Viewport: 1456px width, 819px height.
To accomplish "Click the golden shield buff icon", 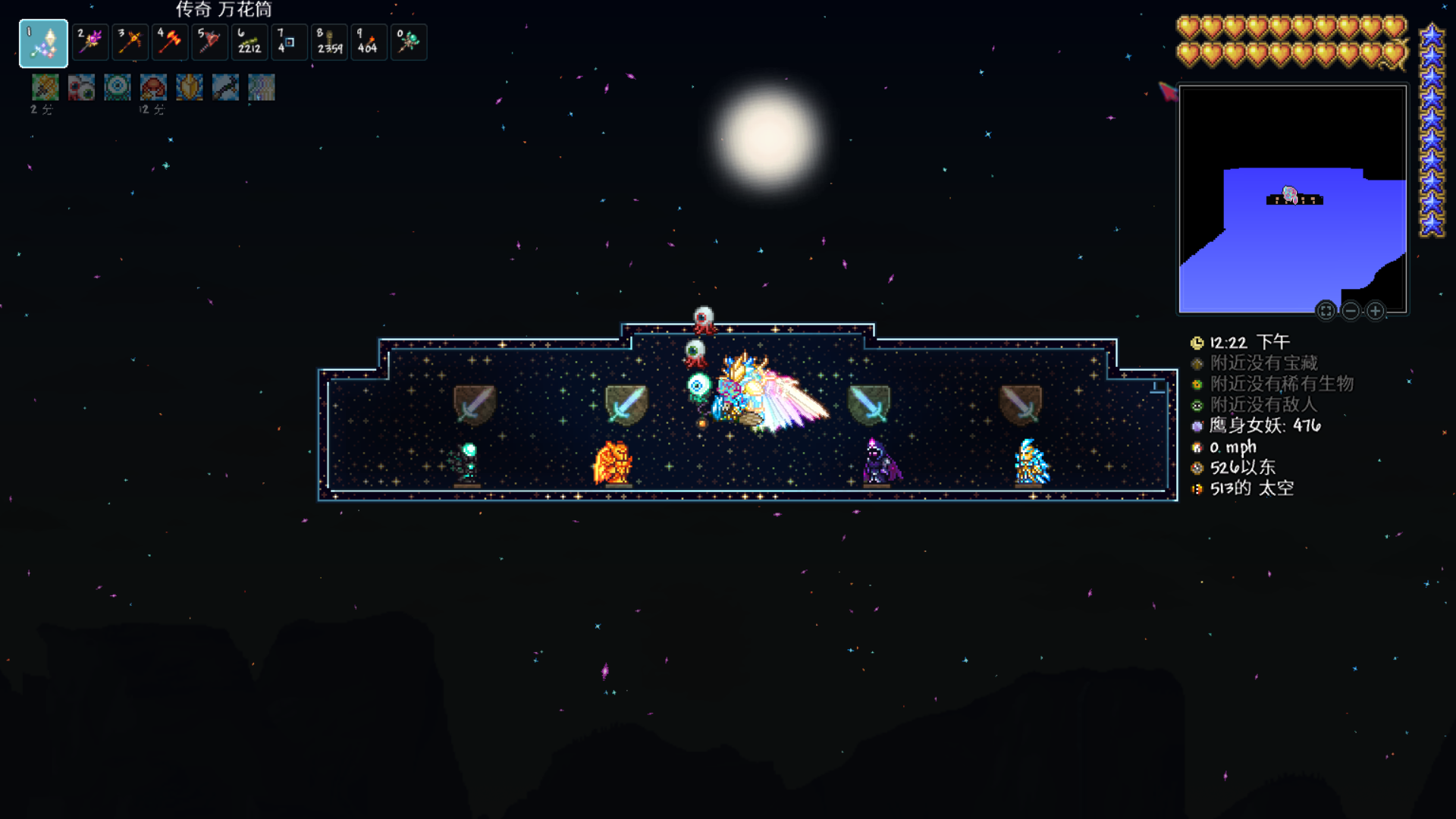I will [190, 88].
